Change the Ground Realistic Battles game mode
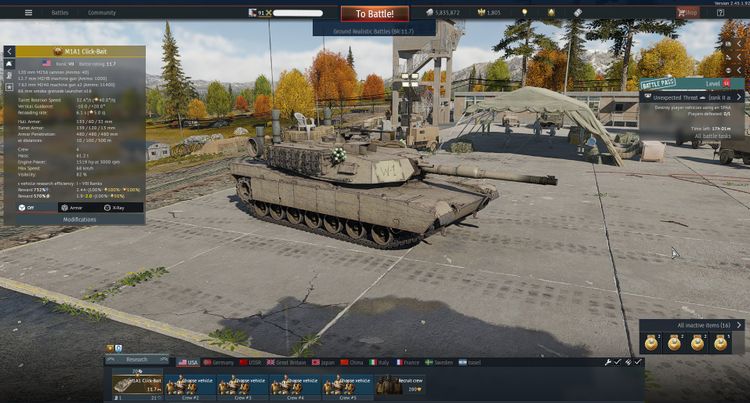 [x=373, y=31]
